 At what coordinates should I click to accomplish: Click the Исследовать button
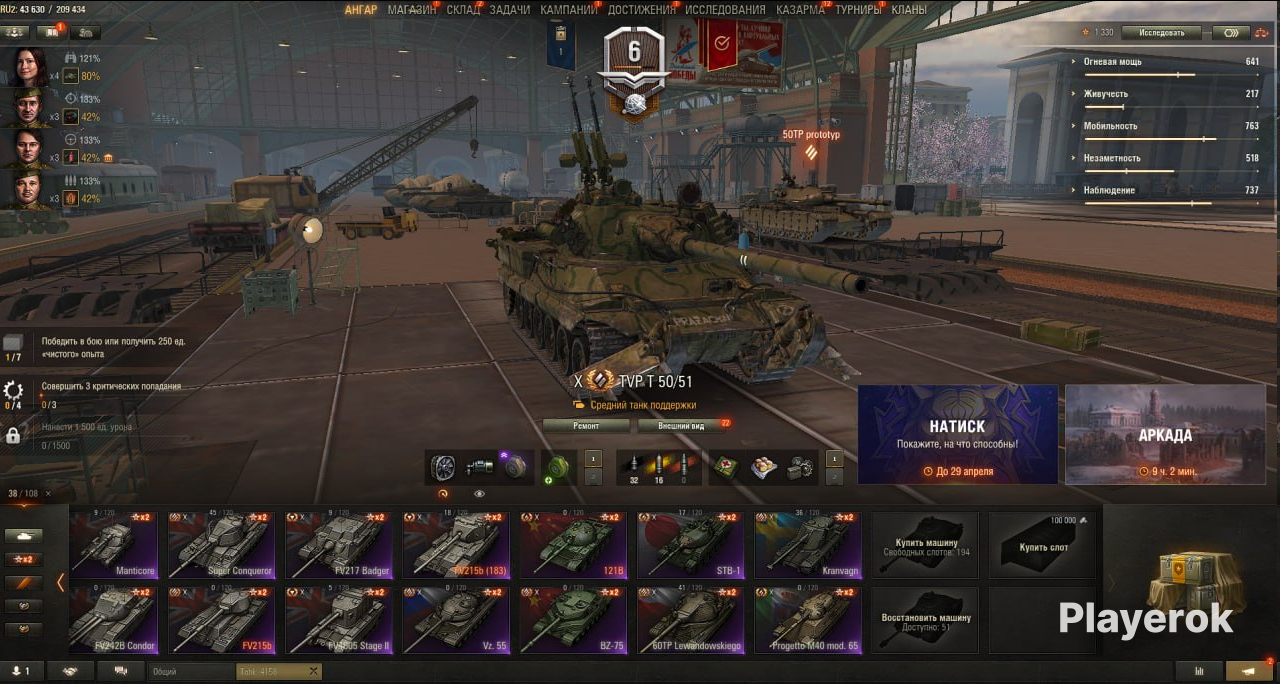[1160, 32]
